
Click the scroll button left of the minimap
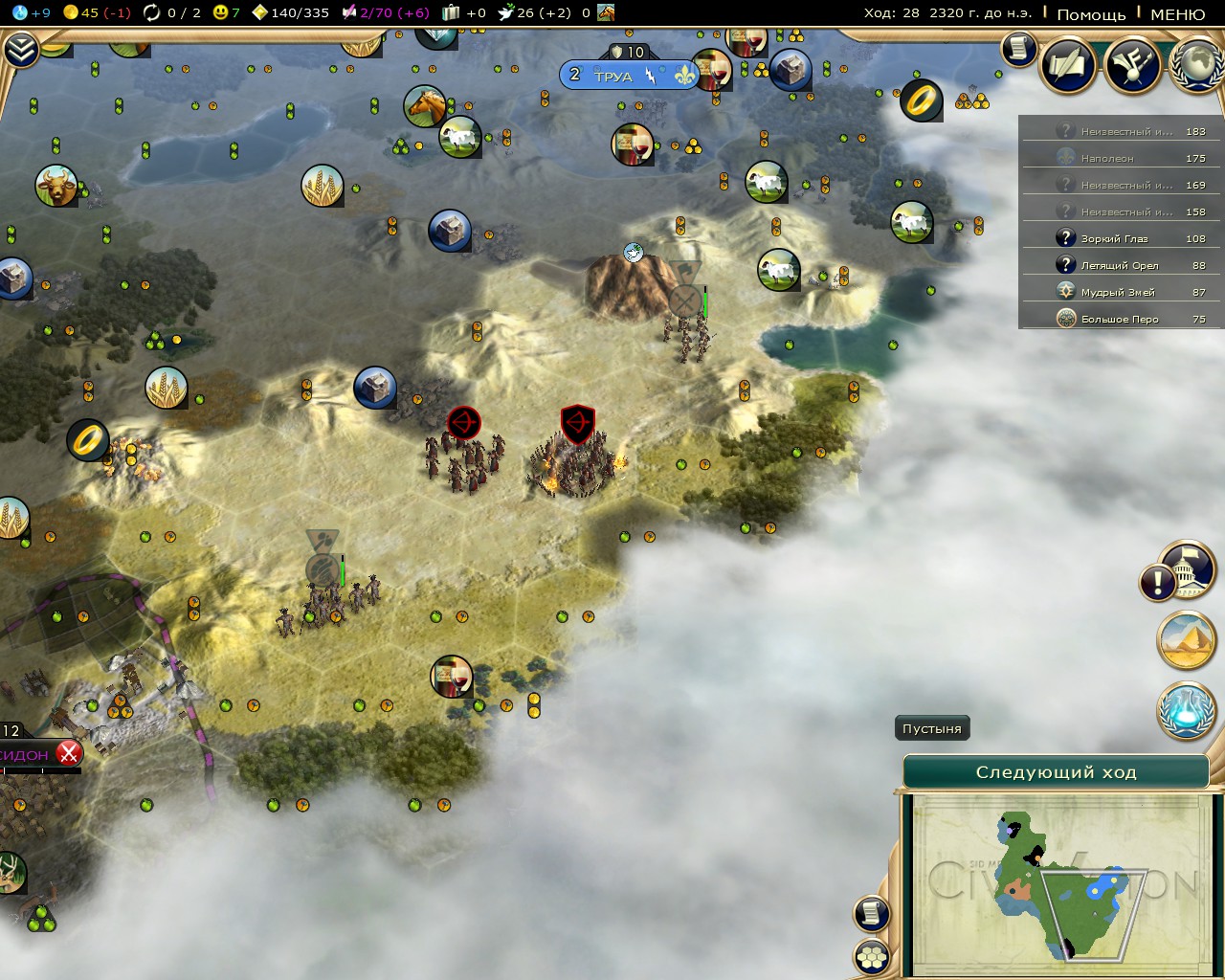pos(872,913)
